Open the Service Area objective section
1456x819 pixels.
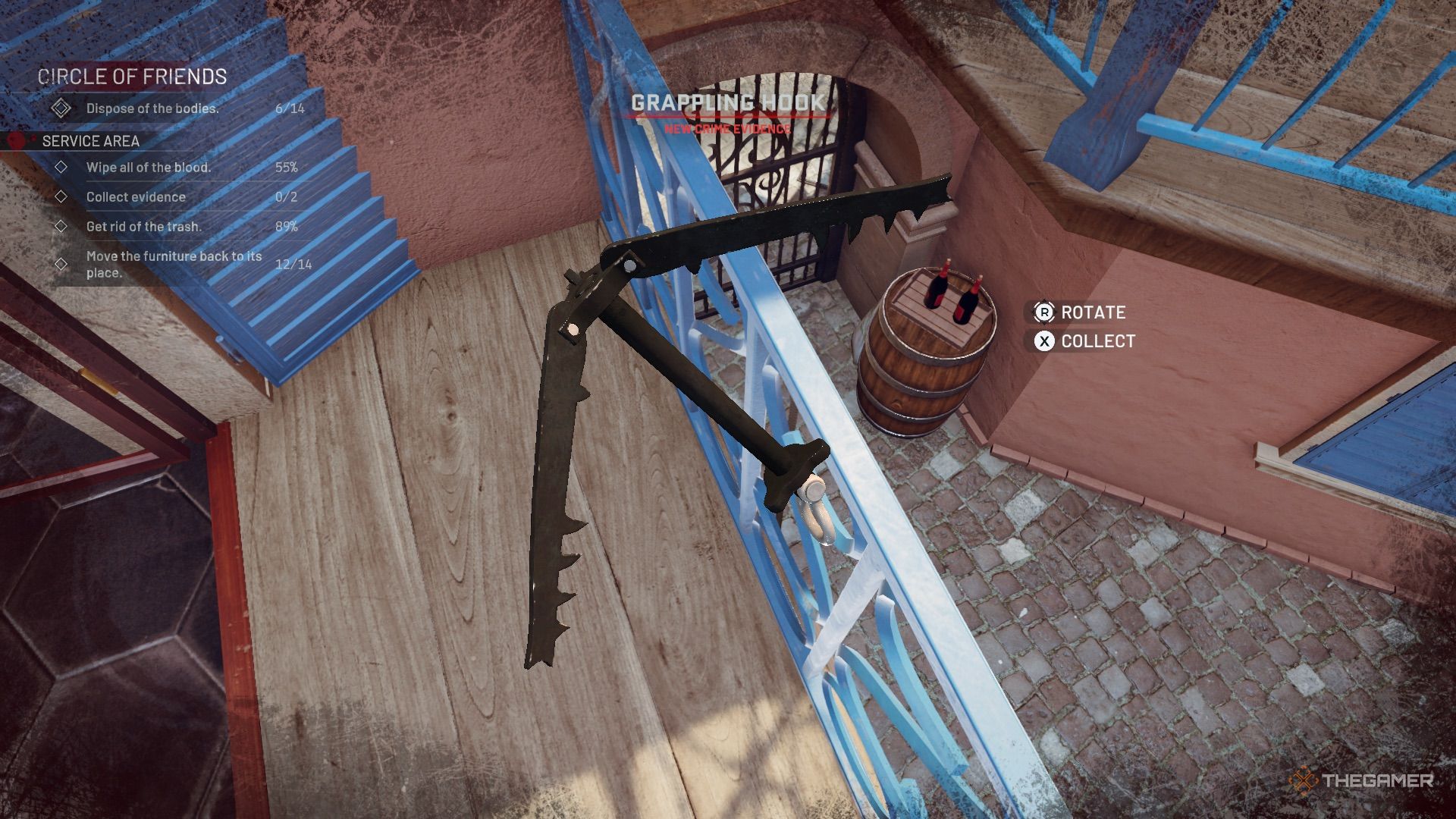click(x=90, y=141)
